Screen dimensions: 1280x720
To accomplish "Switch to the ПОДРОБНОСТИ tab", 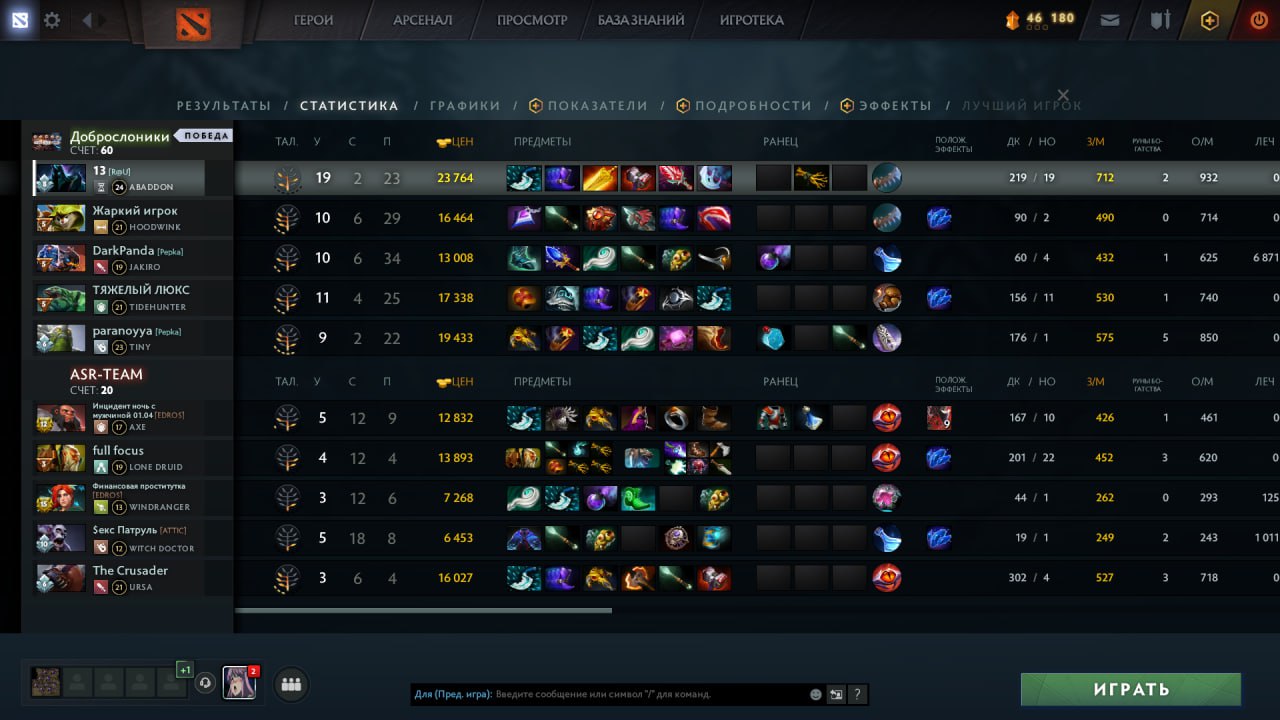I will coord(753,106).
